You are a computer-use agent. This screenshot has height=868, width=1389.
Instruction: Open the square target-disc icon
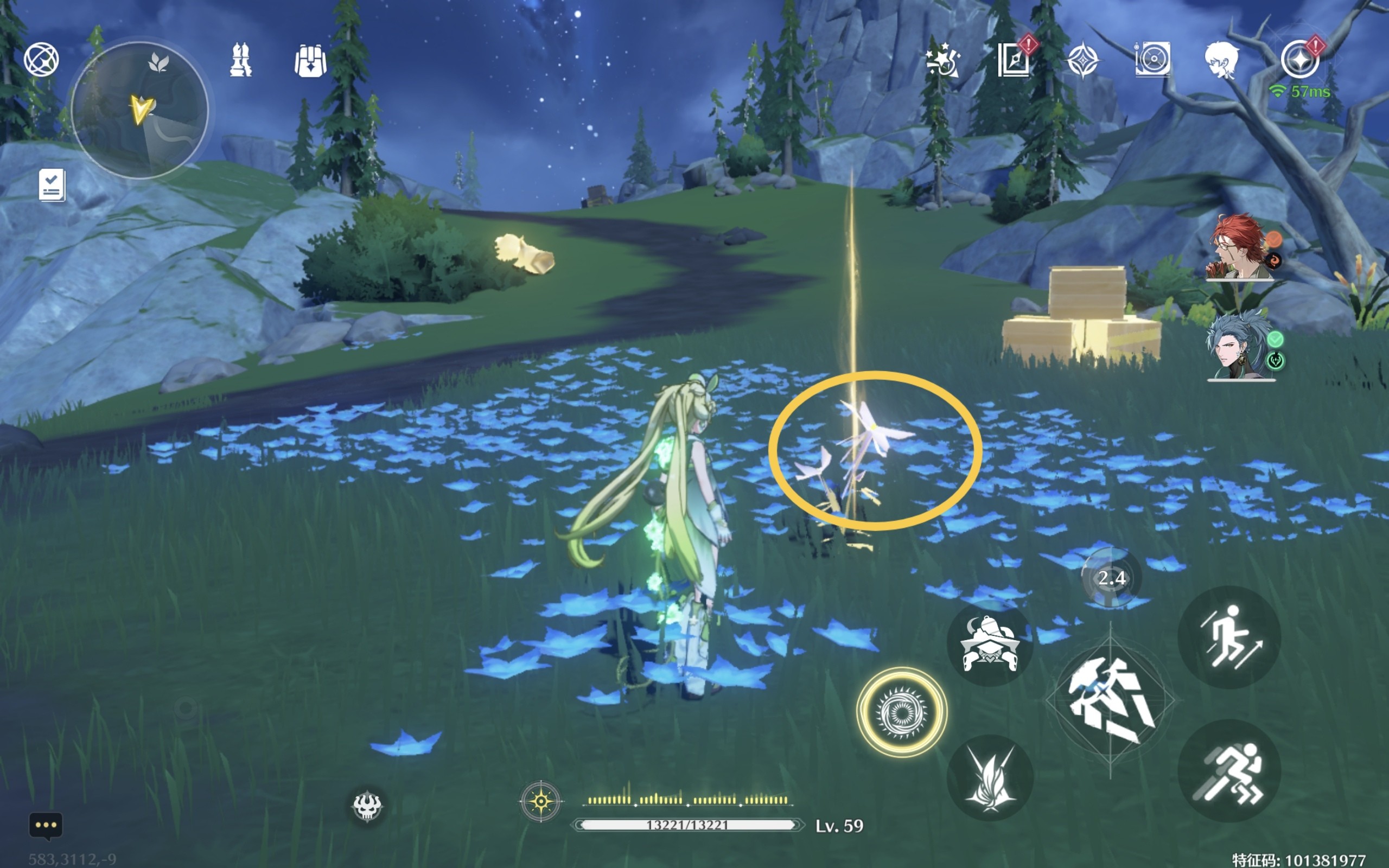(x=1152, y=60)
